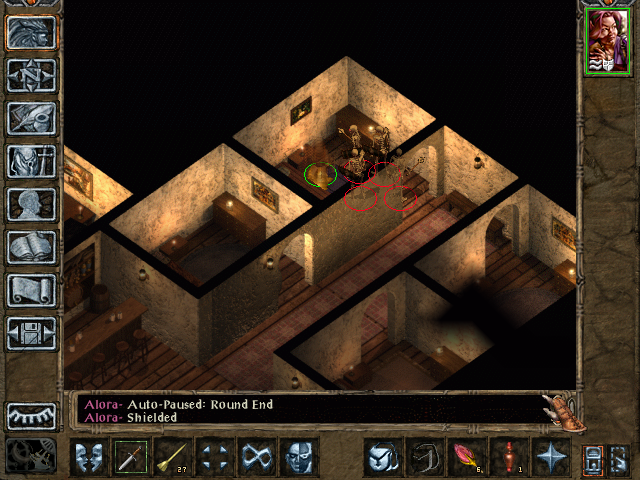Activate the four-arrows action button
640x480 pixels.
coord(214,457)
